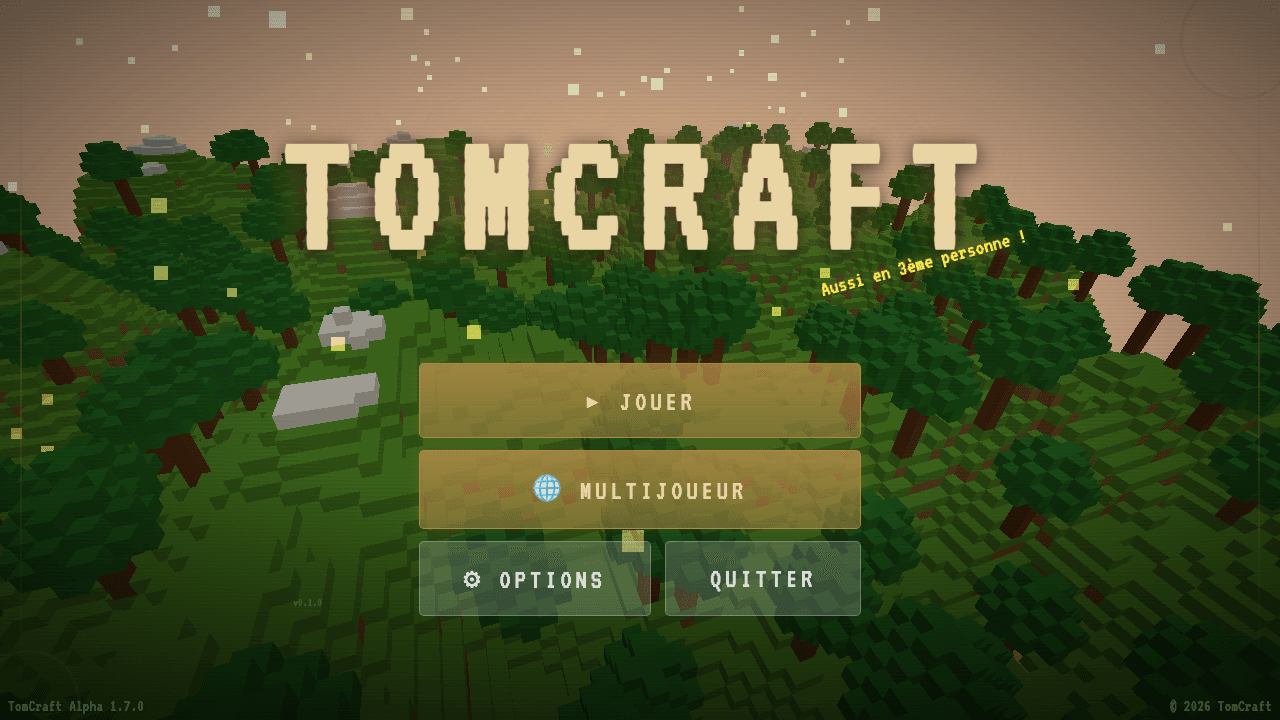1280x720 pixels.
Task: Click the 2026 TomCraft copyright text
Action: tap(1219, 705)
